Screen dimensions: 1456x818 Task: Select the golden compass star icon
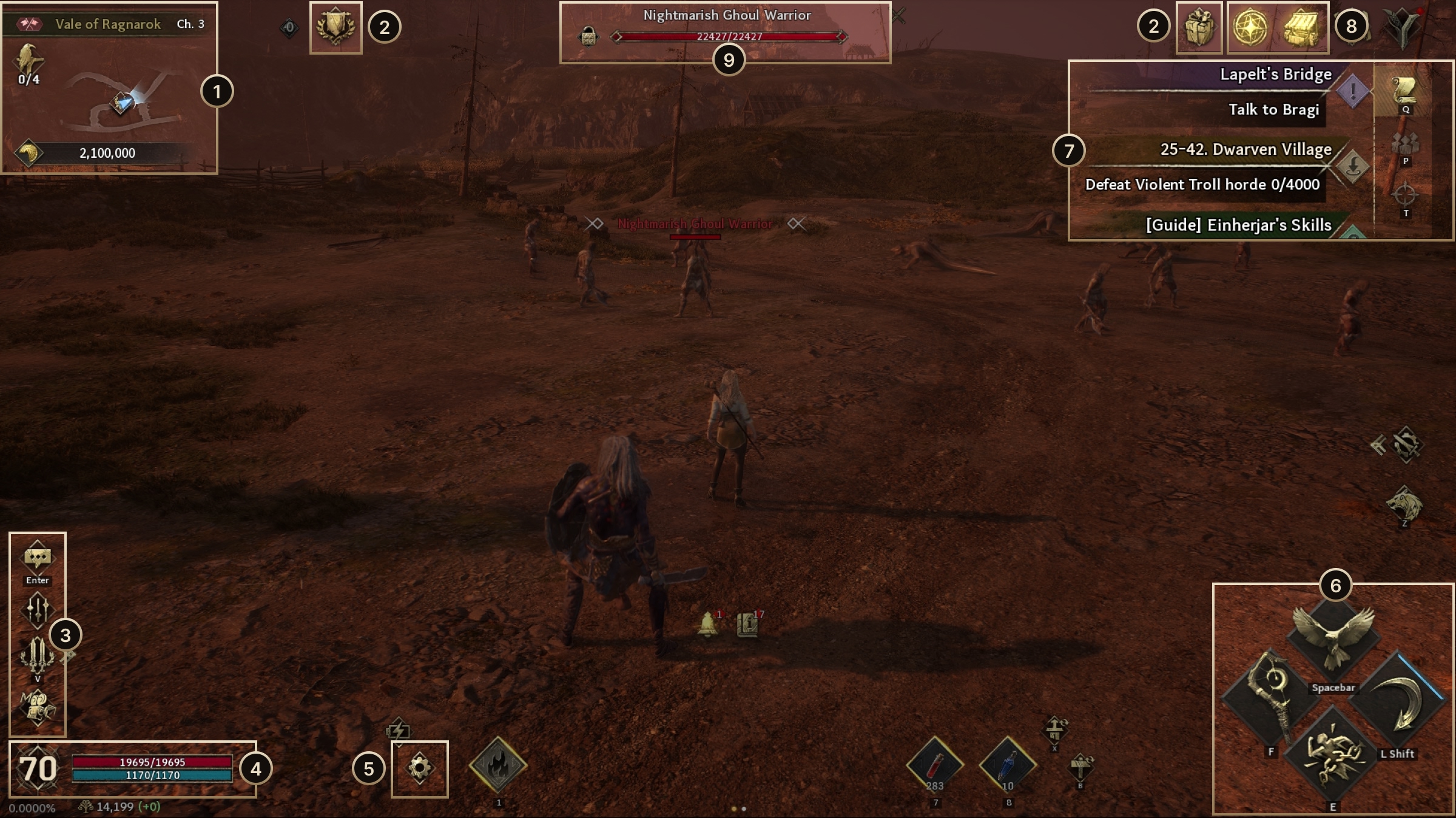pos(1251,28)
